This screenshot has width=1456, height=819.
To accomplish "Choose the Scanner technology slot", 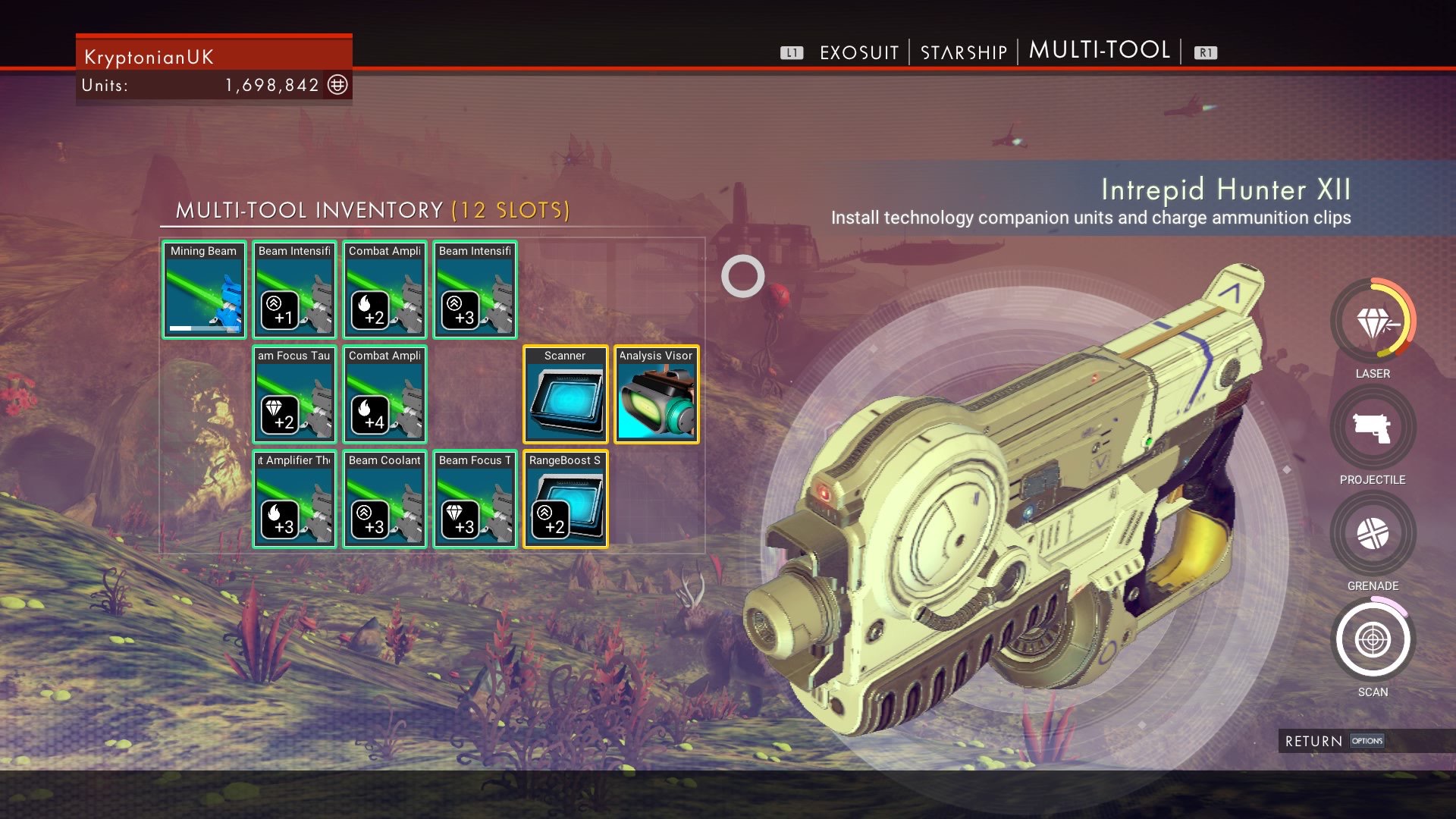I will click(565, 394).
